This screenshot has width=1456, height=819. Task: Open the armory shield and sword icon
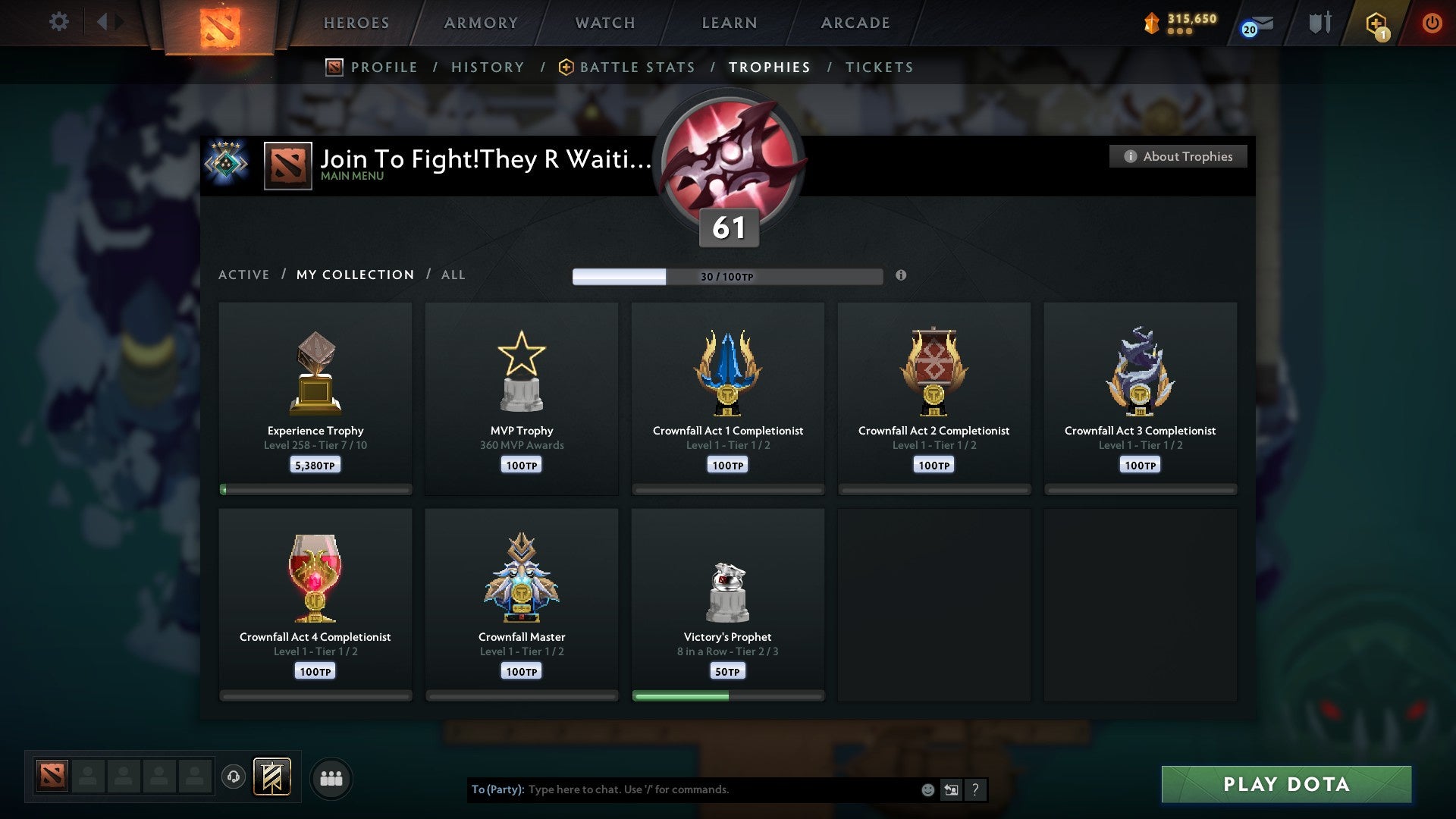pyautogui.click(x=1319, y=23)
